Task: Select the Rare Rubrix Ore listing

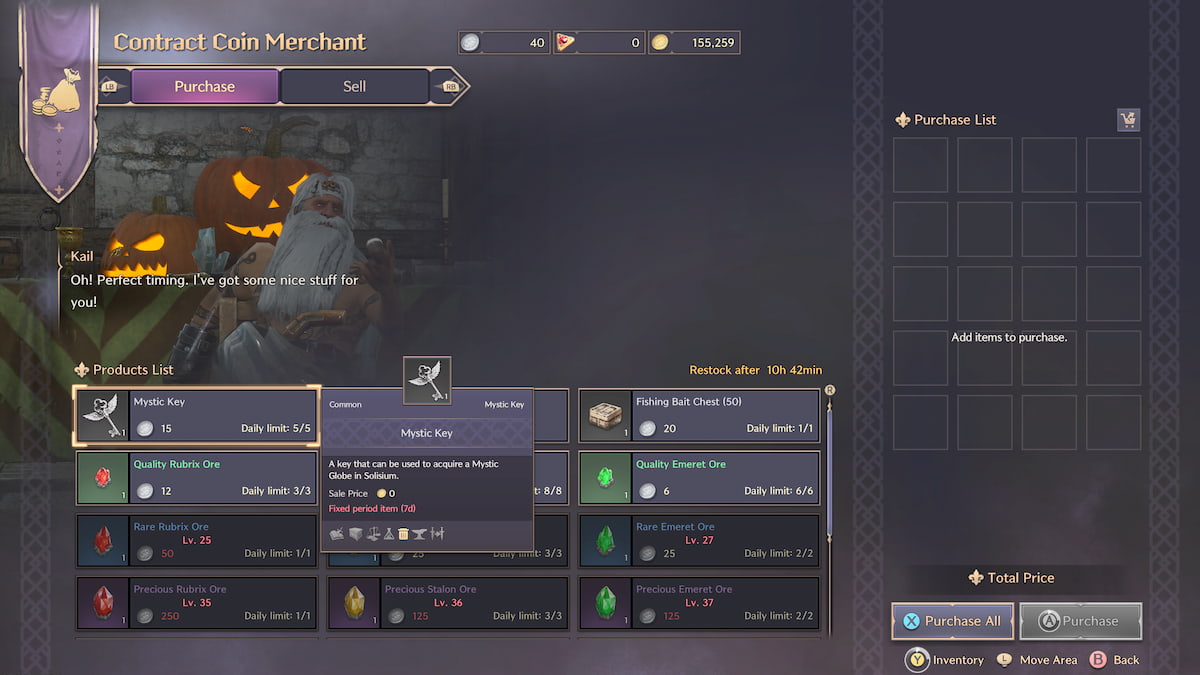Action: point(197,540)
